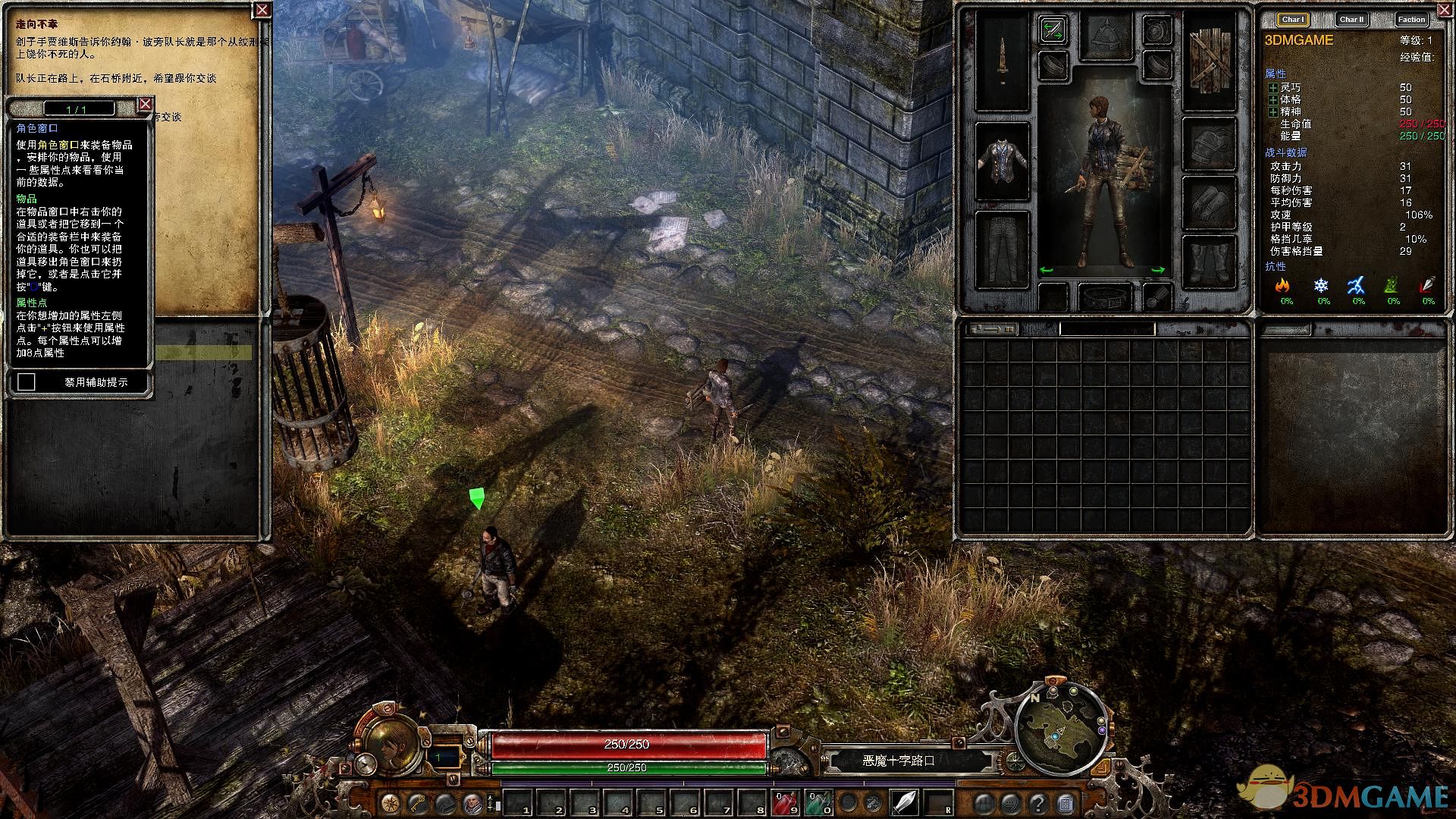Swap weapon sets with the green arrows button

[x=1053, y=31]
